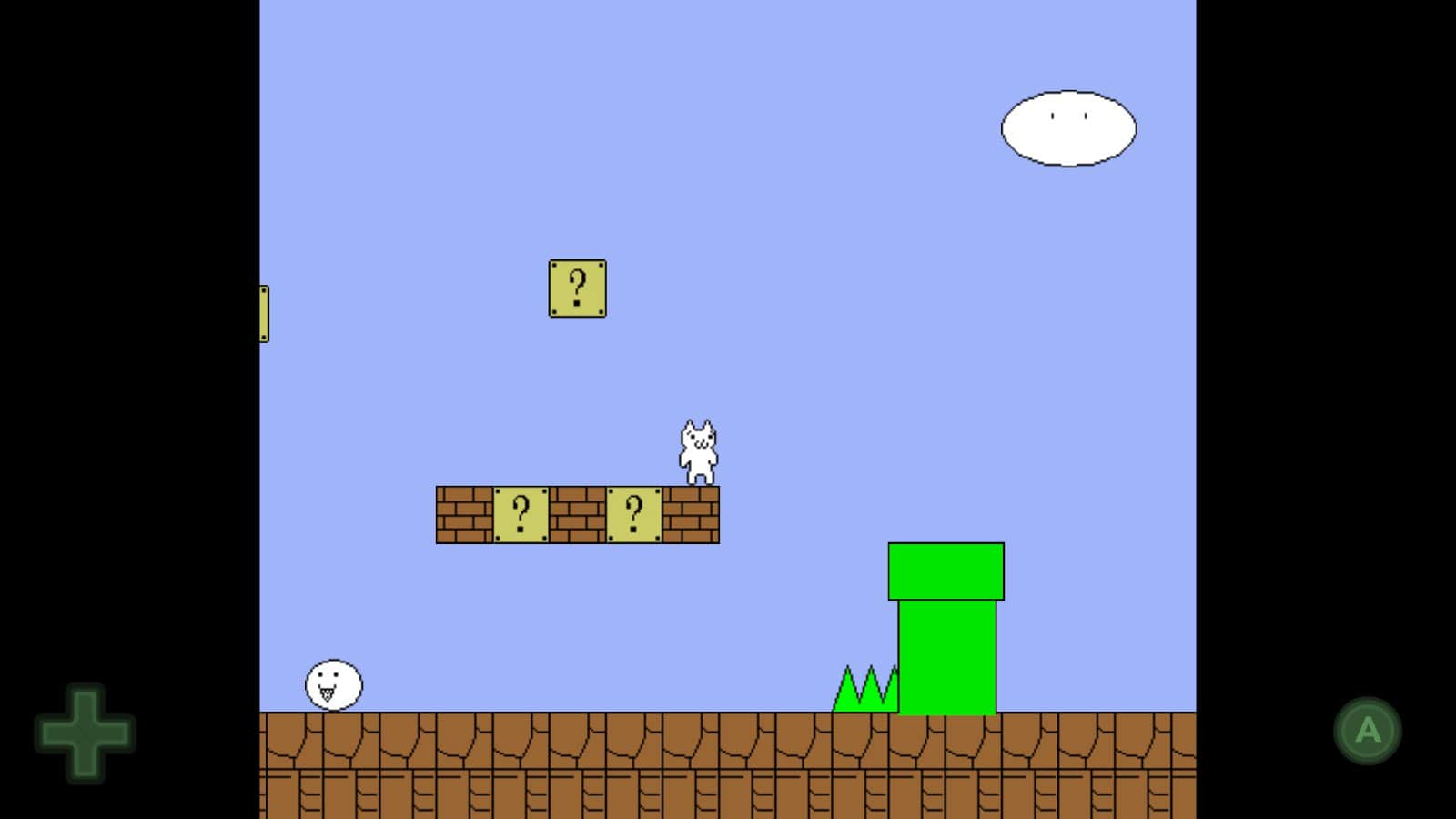Select the smiling cloud in the sky
The image size is (1456, 819).
[x=1069, y=127]
